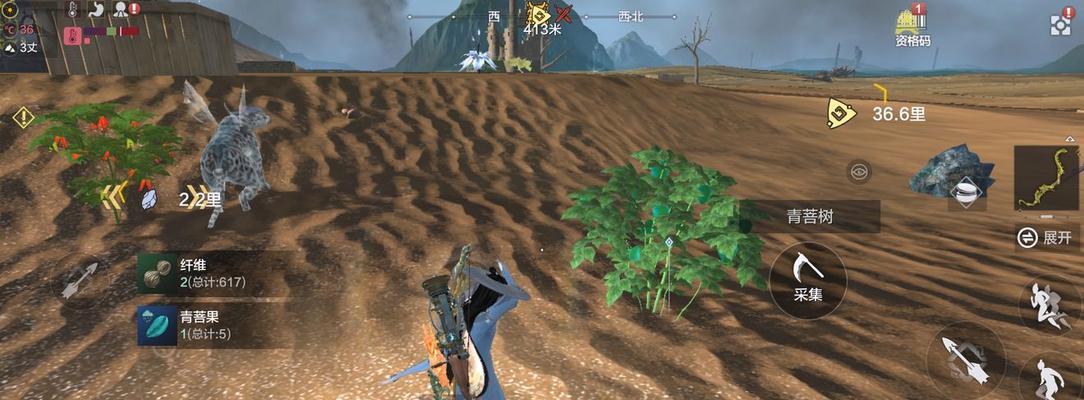This screenshot has width=1084, height=400.
Task: Fire the arrow attack button
Action: (965, 360)
